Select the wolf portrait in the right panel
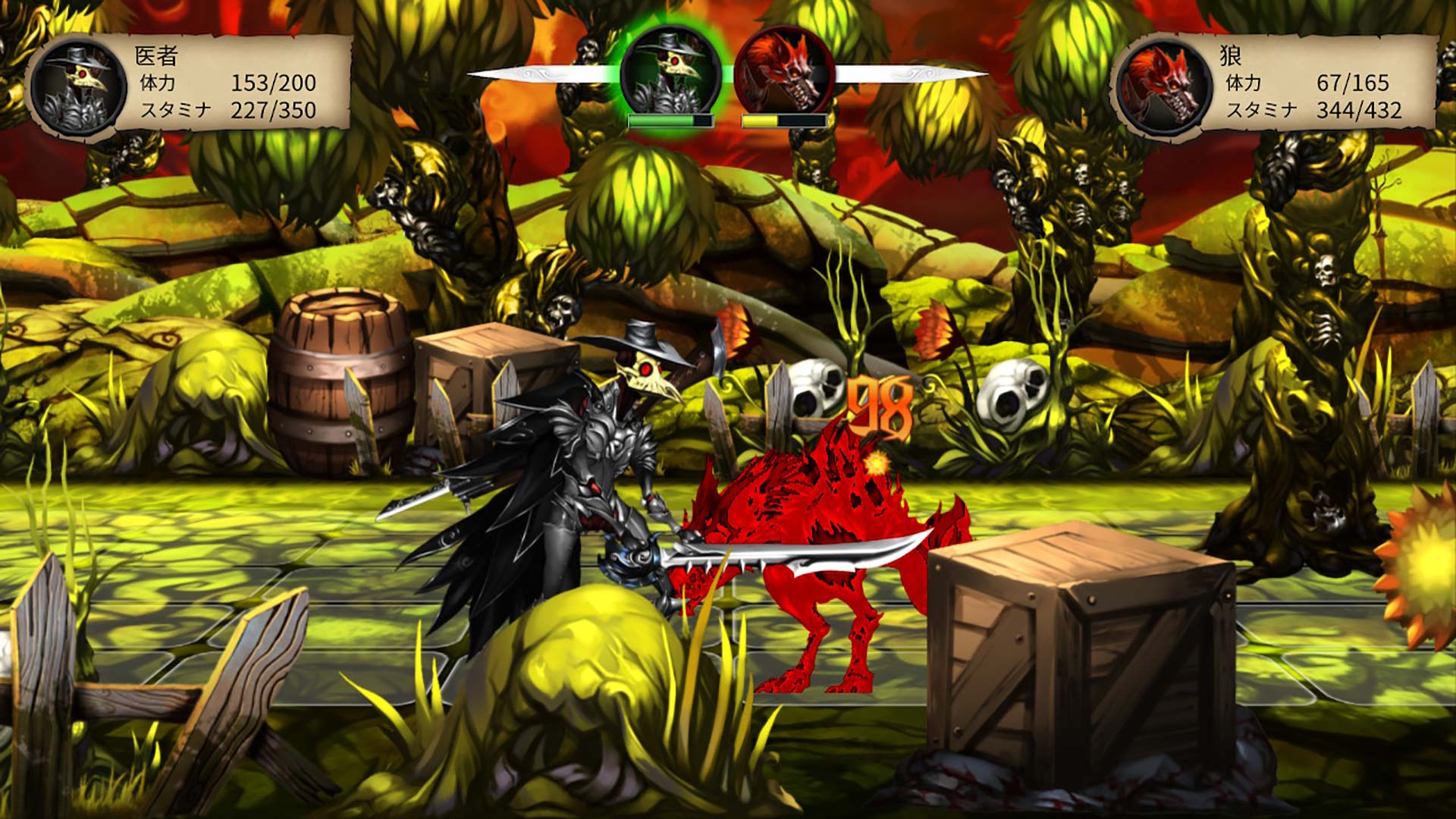 point(1160,83)
